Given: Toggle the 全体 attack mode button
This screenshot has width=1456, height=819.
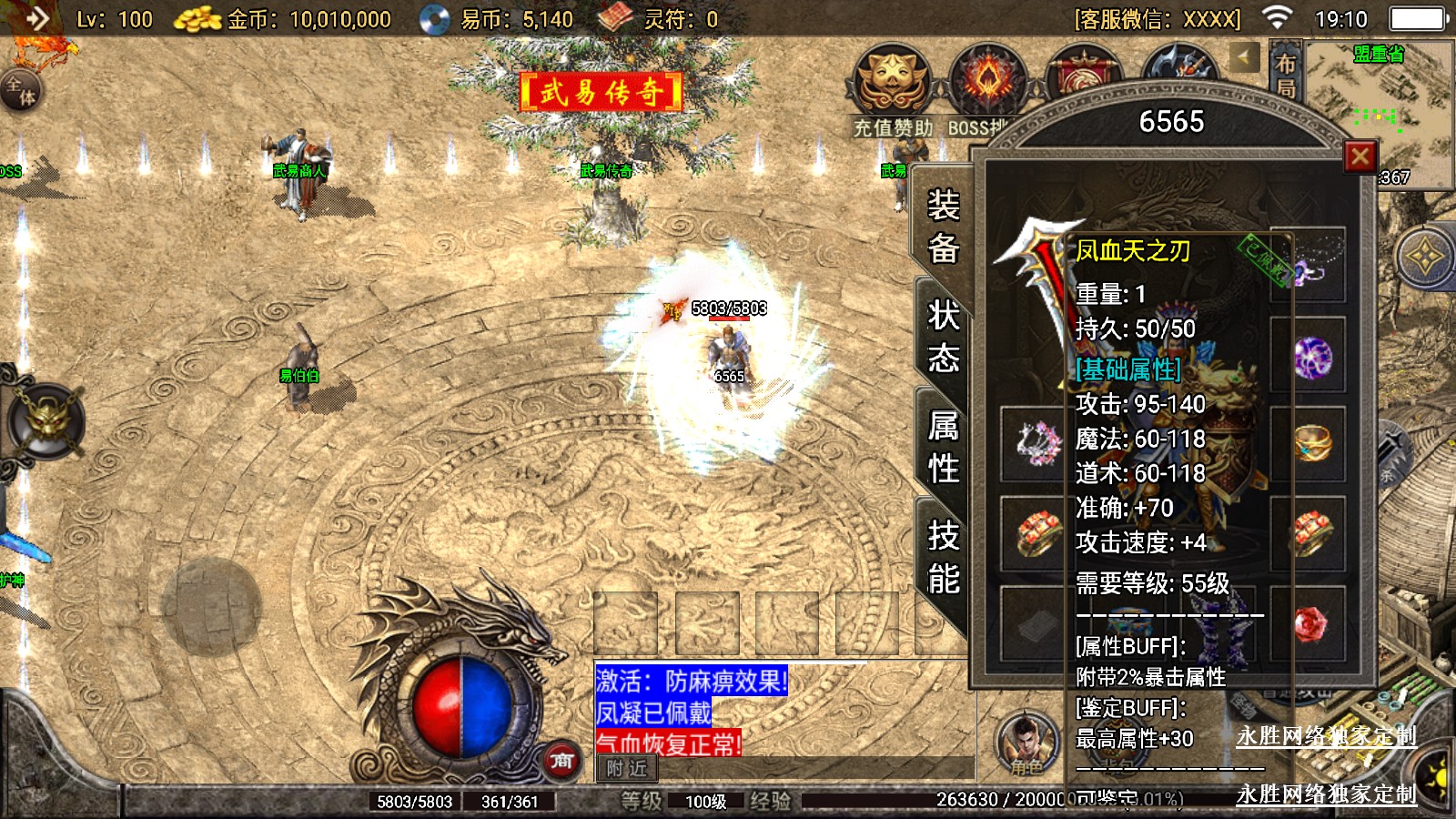Looking at the screenshot, I should coord(20,91).
